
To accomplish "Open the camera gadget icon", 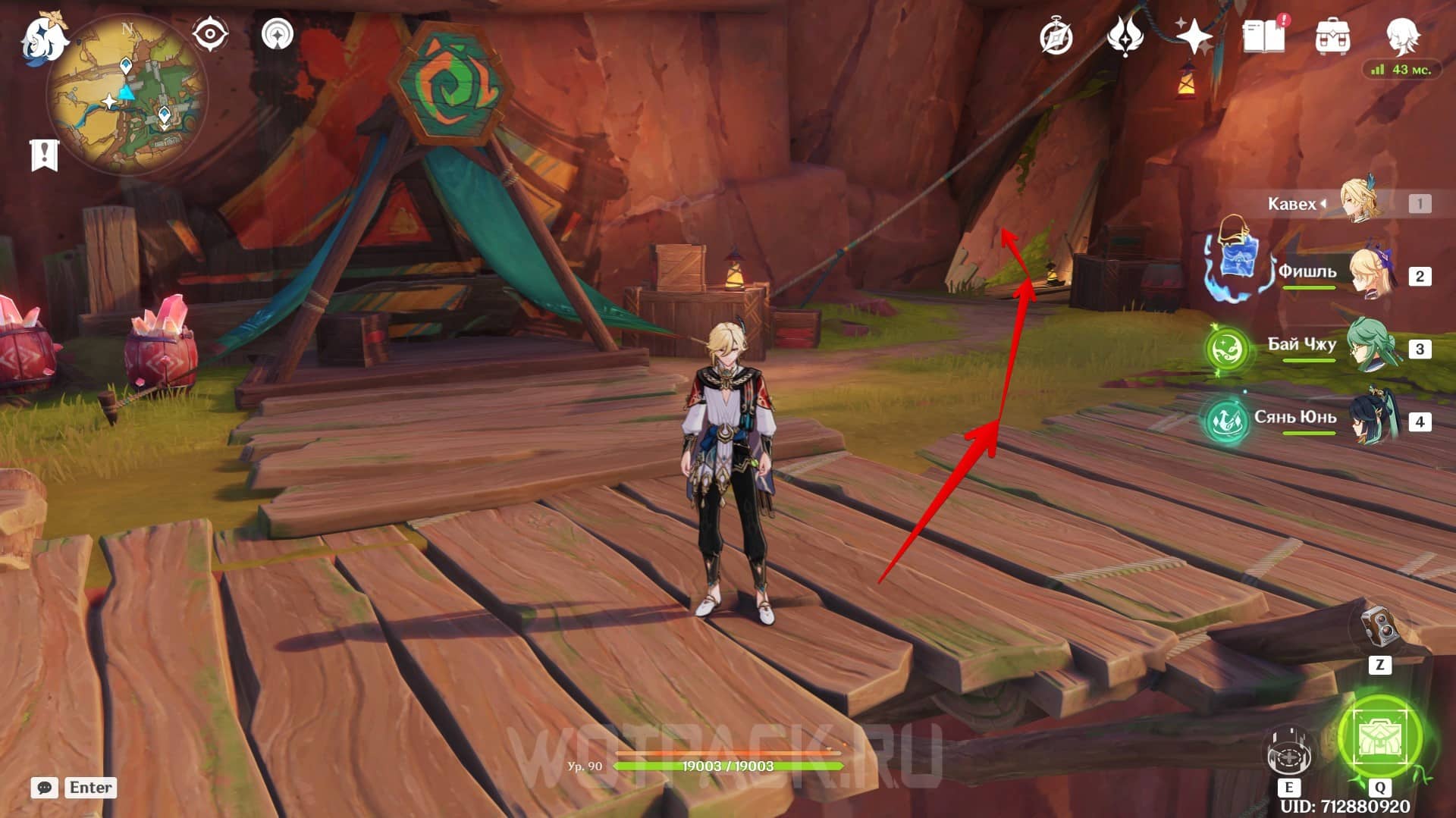I will click(1379, 628).
